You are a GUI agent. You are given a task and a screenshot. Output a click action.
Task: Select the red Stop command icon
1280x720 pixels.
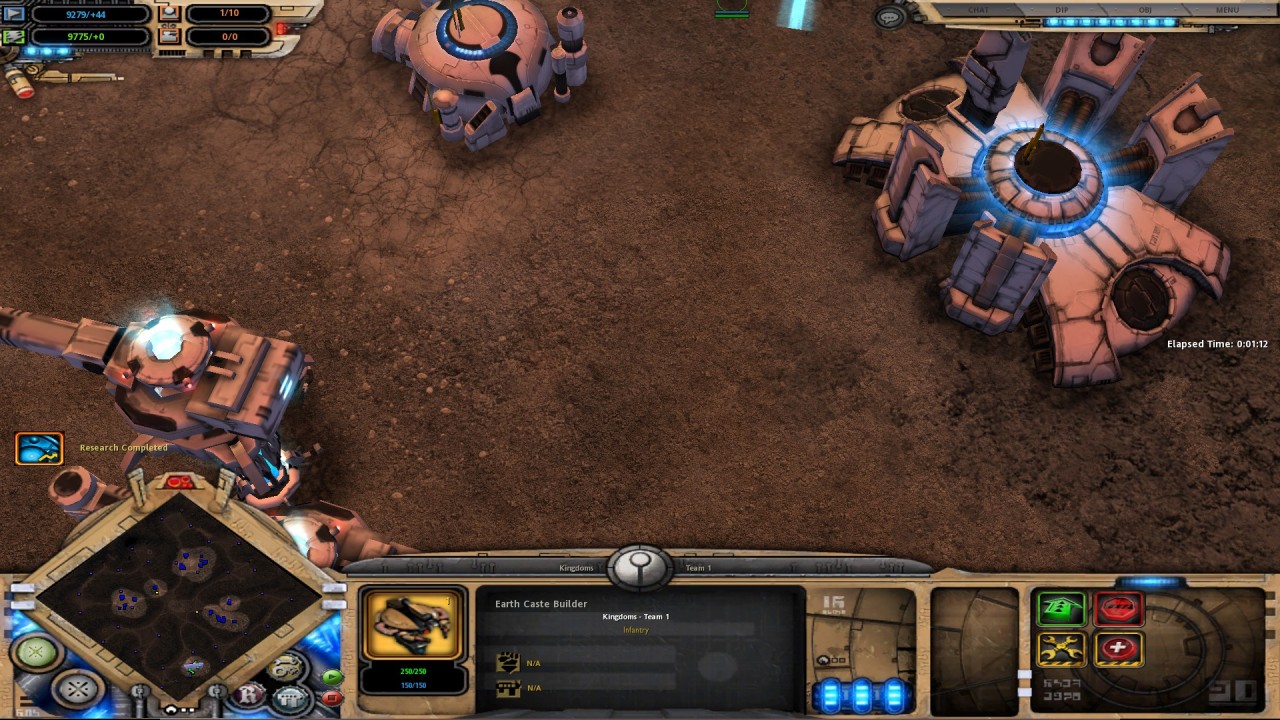[x=1121, y=608]
